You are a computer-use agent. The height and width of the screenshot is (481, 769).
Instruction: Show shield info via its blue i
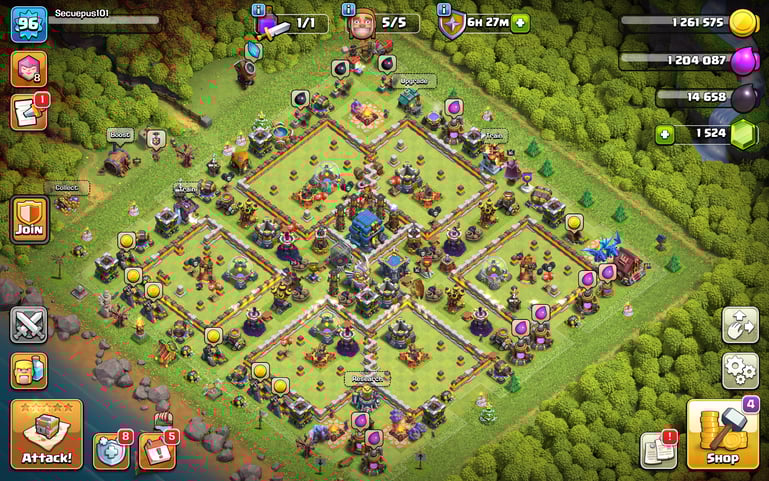[444, 9]
